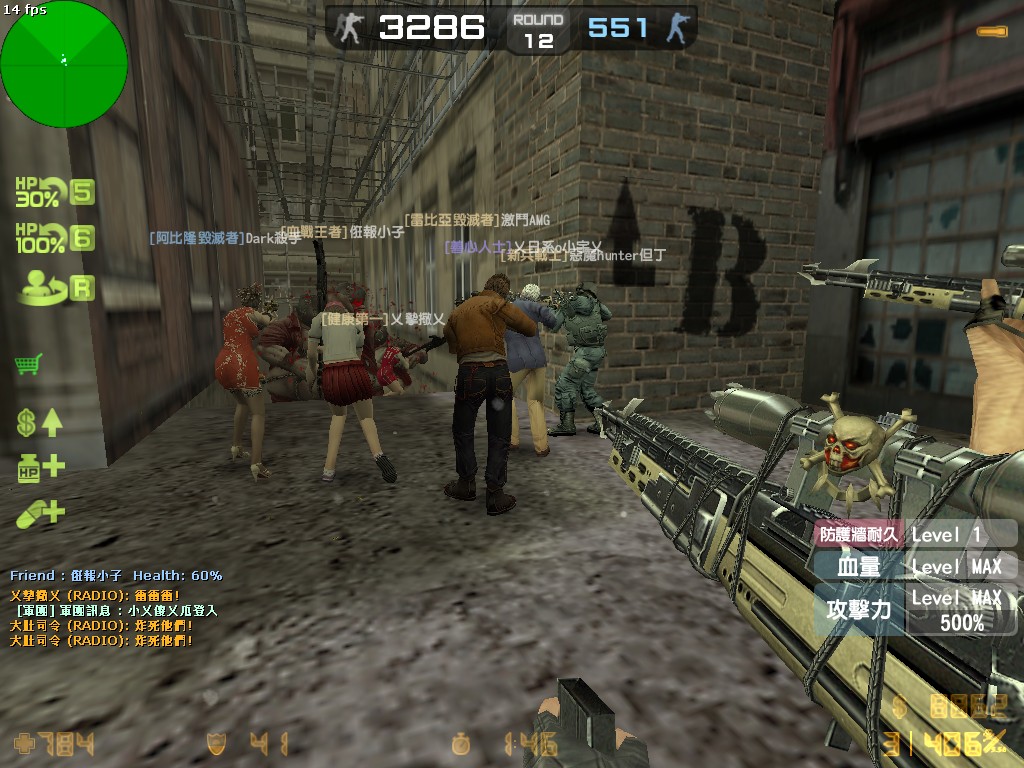Select the ammo capsule plus icon

point(40,513)
